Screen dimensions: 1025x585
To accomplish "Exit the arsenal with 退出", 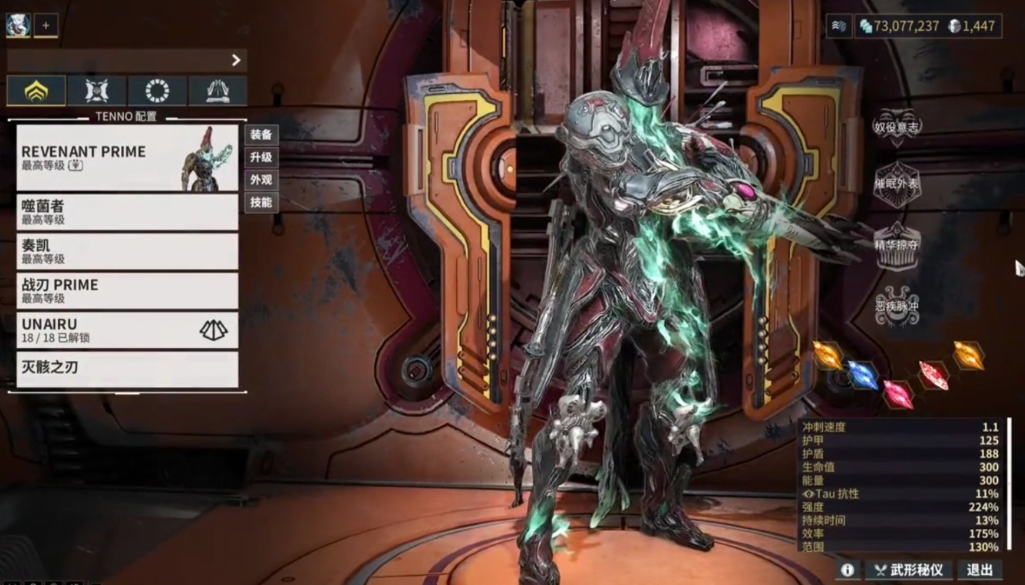I will (979, 570).
